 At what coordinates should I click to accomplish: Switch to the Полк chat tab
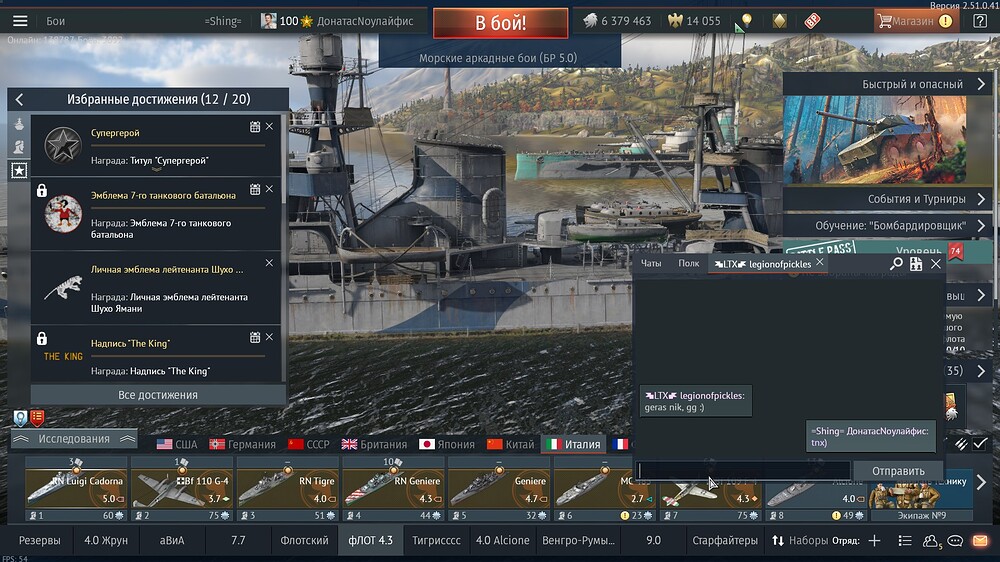(688, 264)
